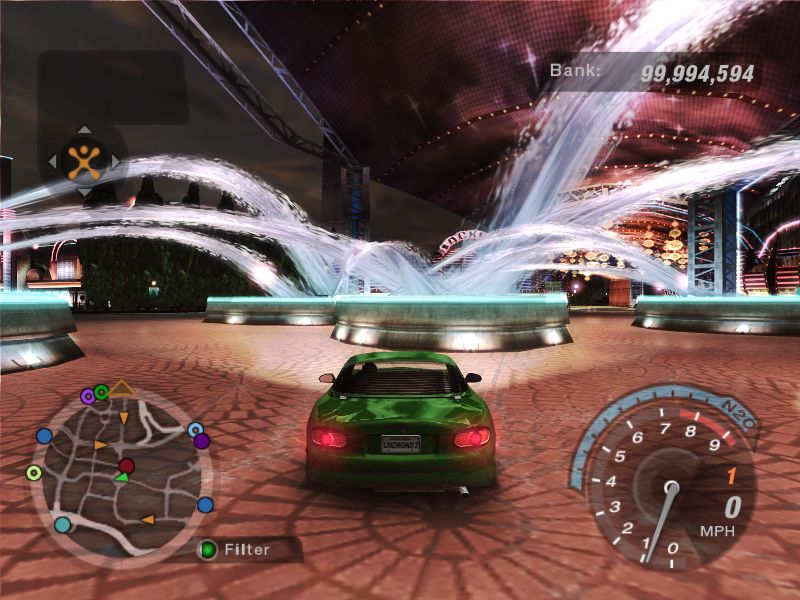
Task: Select the left arrow beside the orange figure icon
Action: (51, 160)
